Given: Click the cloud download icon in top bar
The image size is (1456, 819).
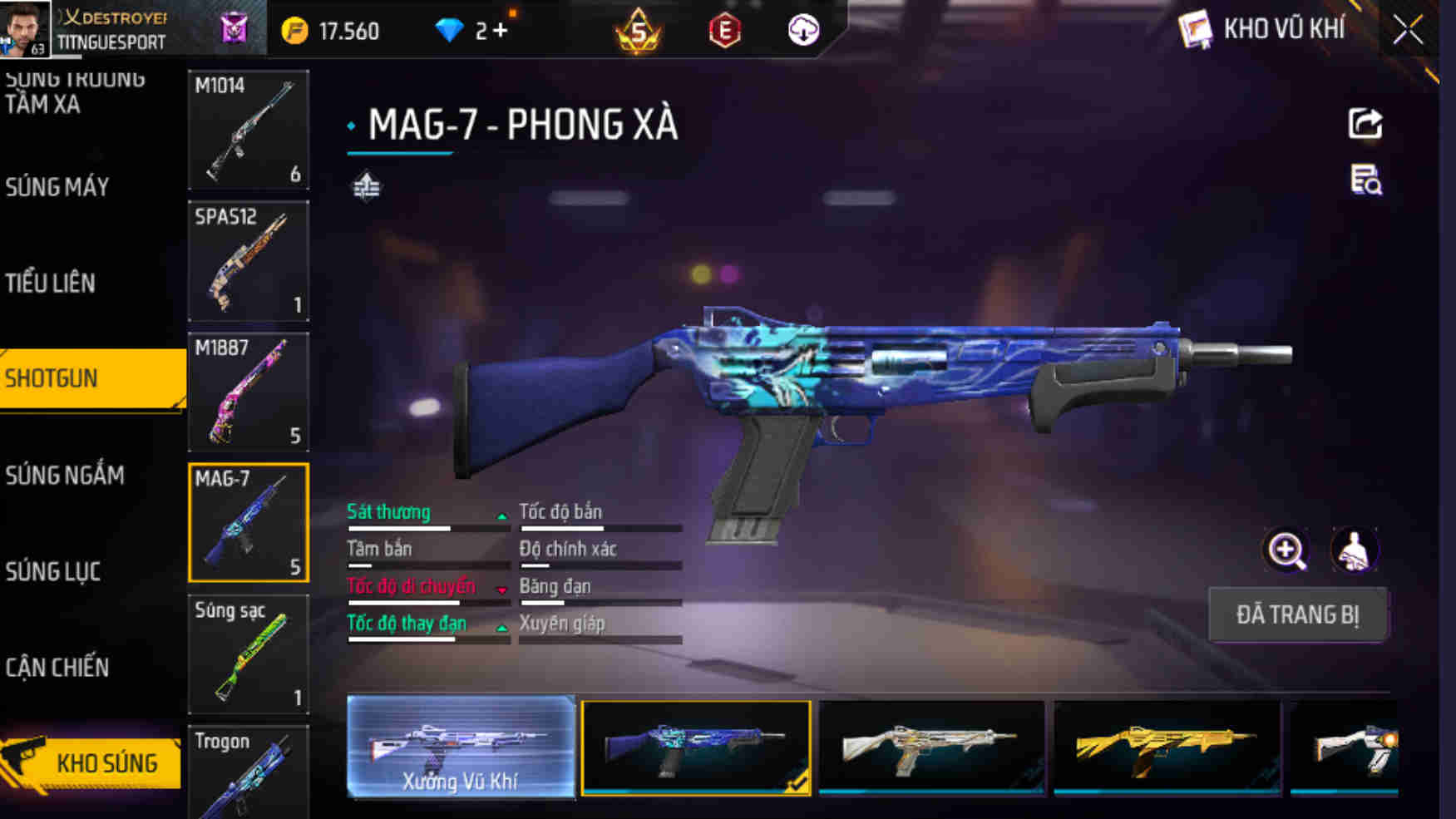Looking at the screenshot, I should click(800, 32).
